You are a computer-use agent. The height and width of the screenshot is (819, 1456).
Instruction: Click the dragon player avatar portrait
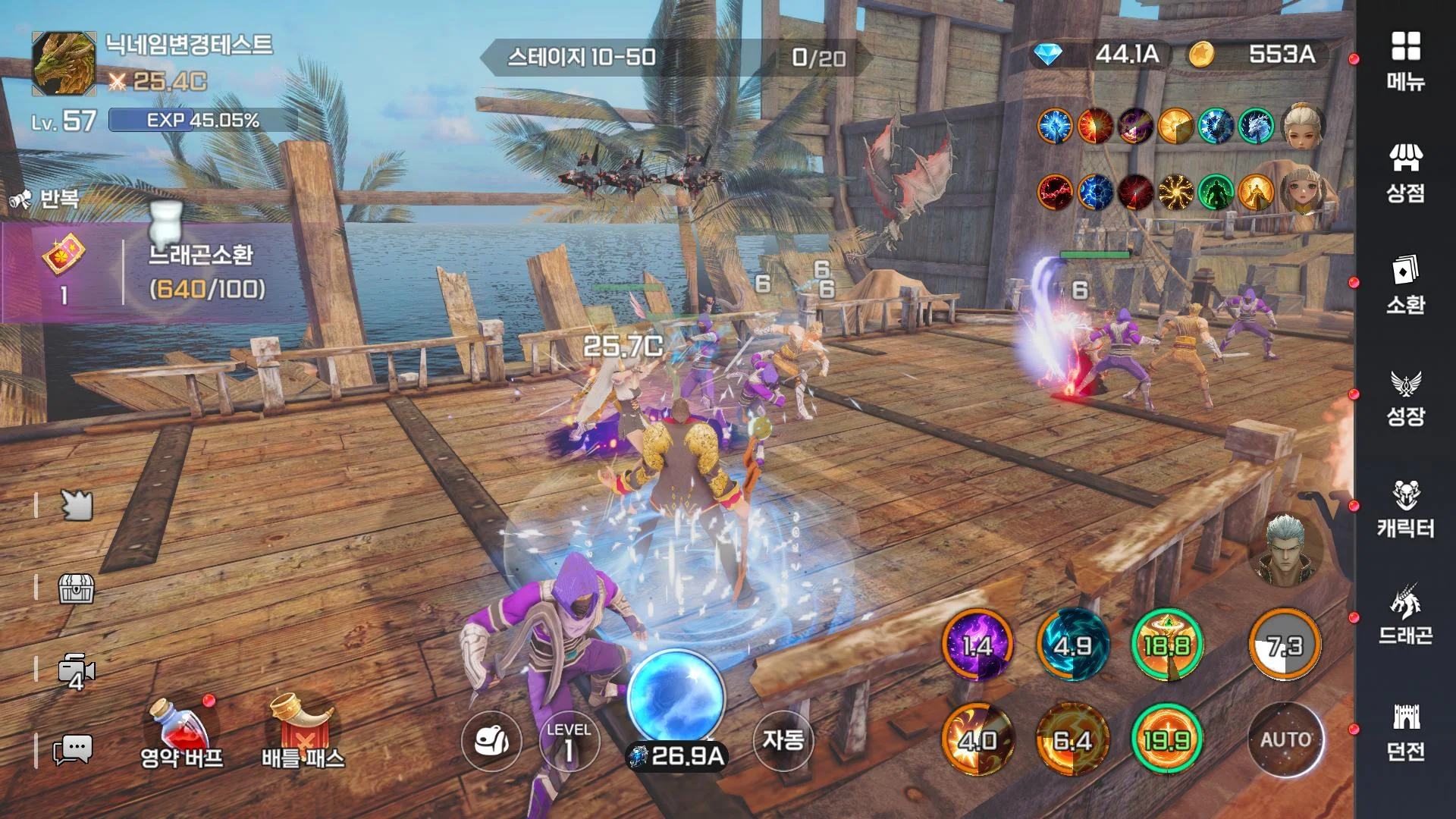(x=64, y=64)
